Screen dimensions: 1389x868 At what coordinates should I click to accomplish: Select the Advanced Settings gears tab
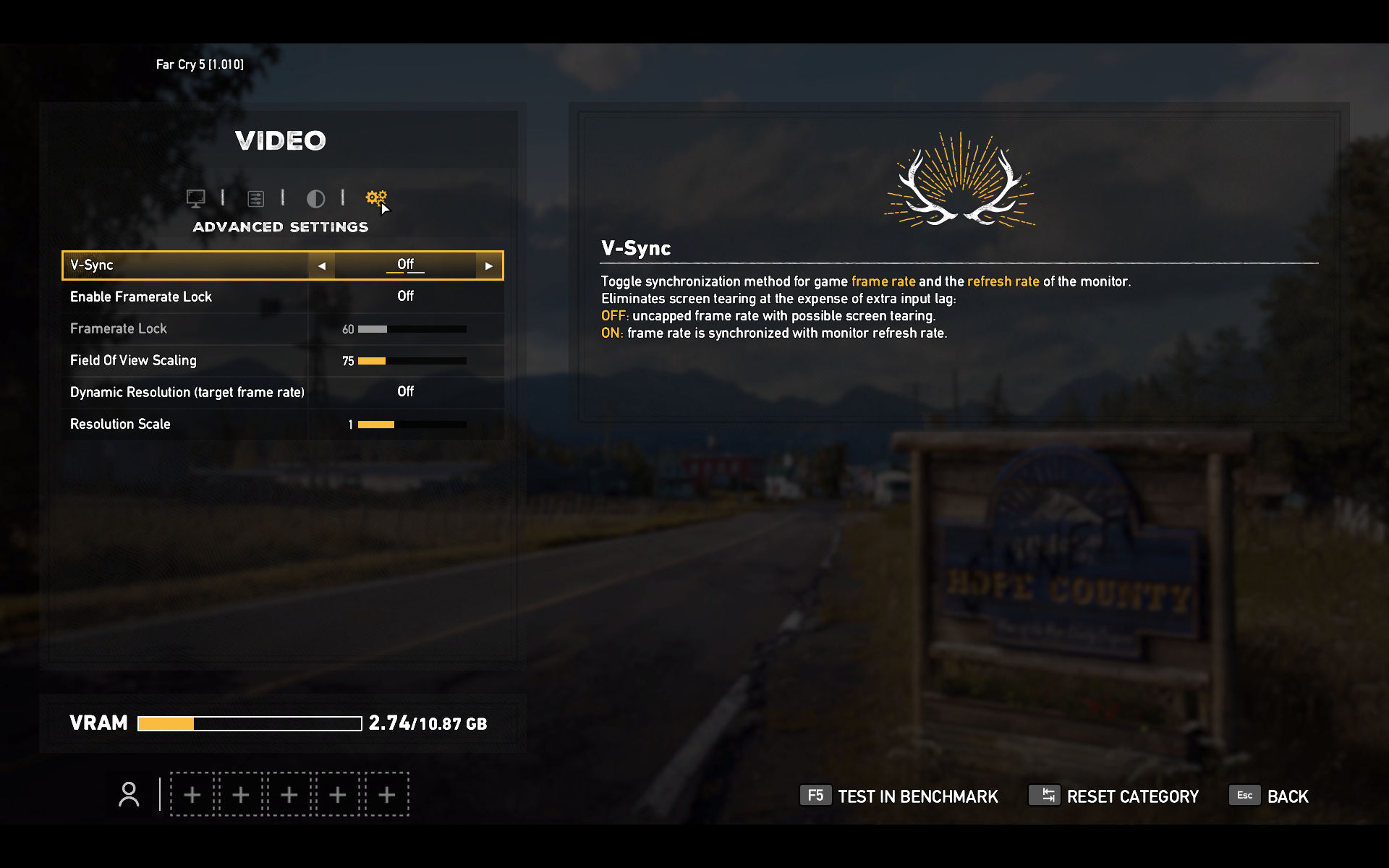376,197
